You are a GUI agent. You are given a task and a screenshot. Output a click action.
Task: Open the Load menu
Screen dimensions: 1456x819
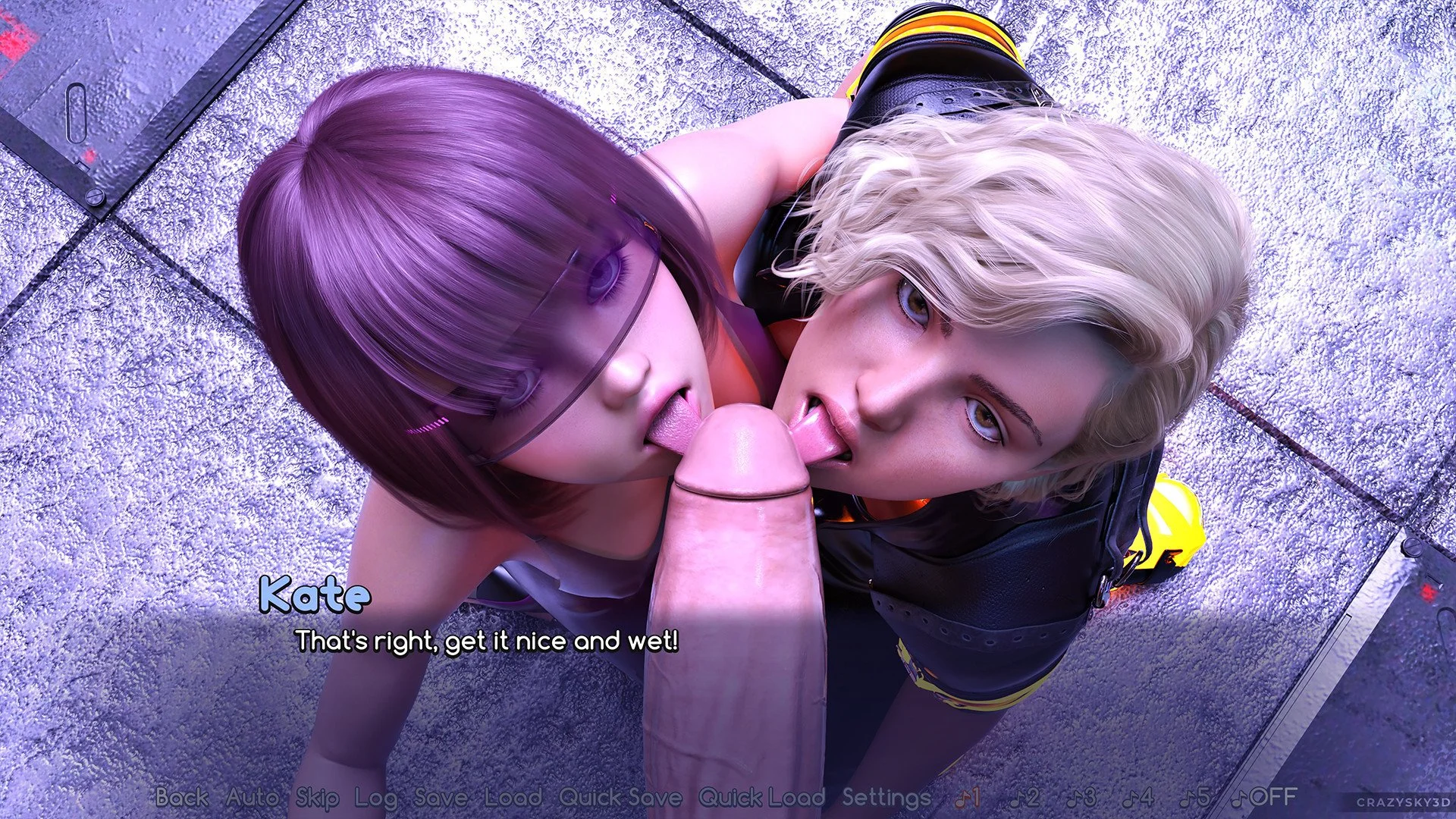513,797
